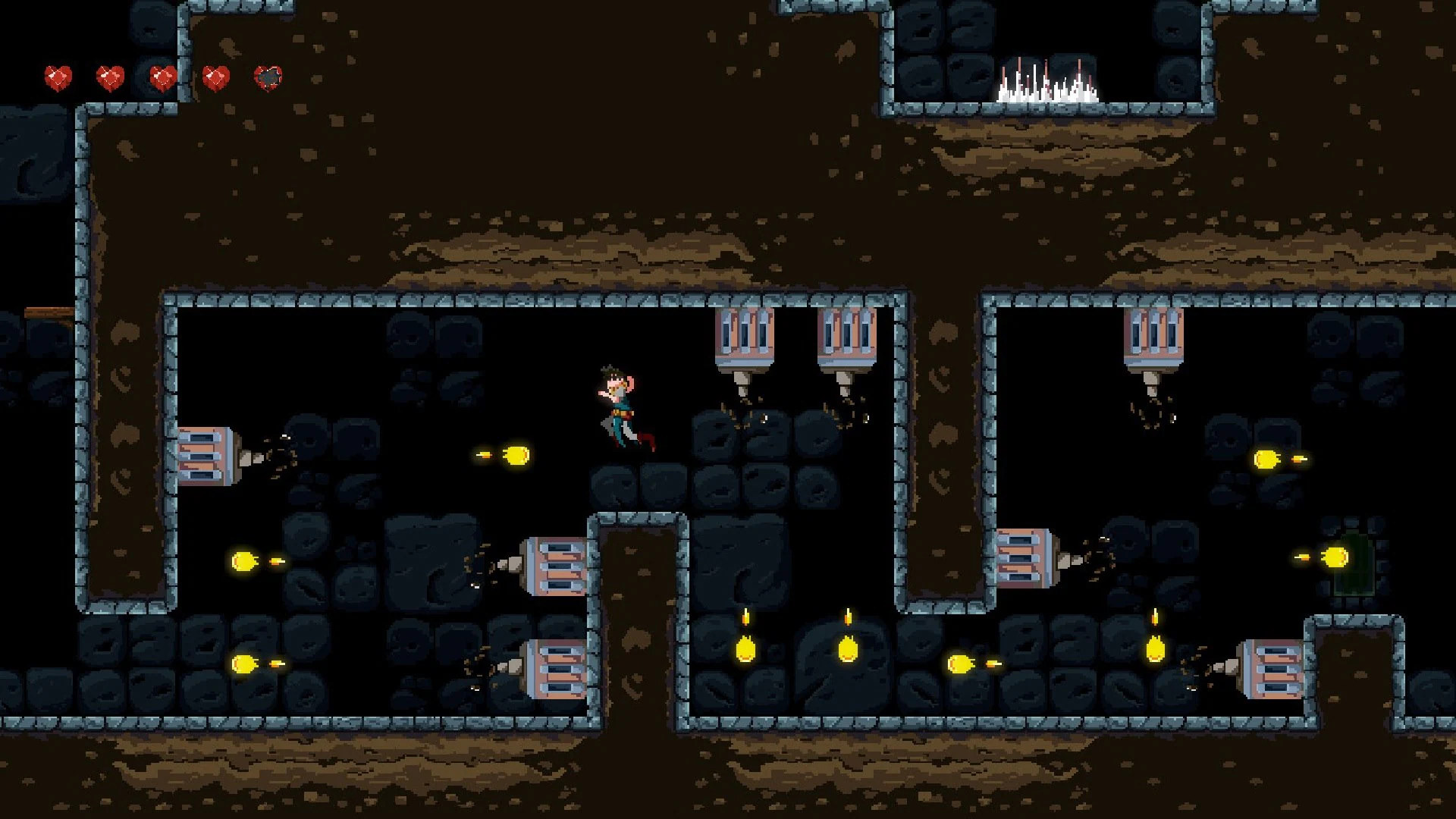1456x819 pixels.
Task: Toggle the third heart in the health row
Action: (x=161, y=76)
